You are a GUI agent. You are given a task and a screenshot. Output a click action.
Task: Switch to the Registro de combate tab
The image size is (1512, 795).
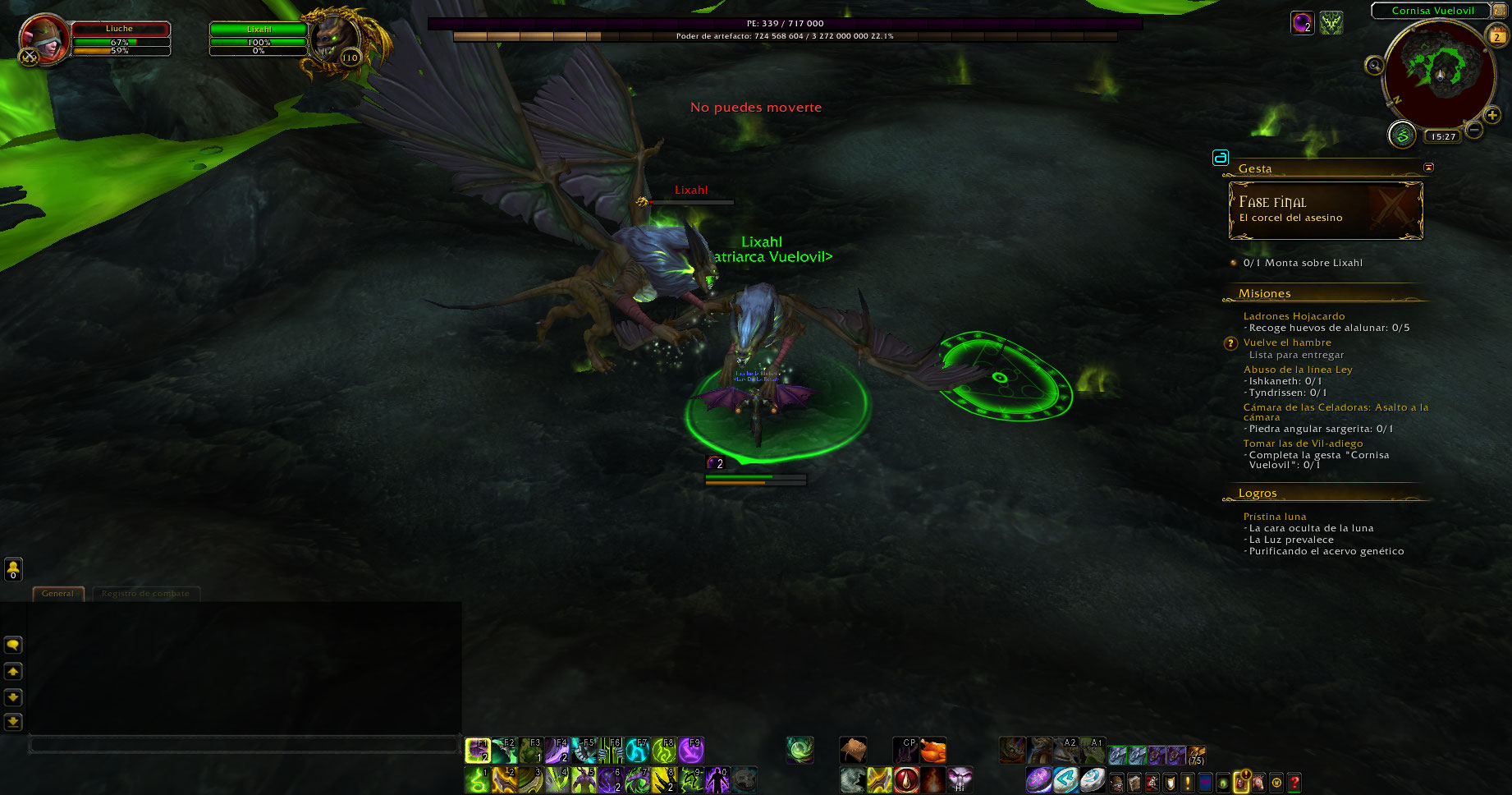coord(145,594)
